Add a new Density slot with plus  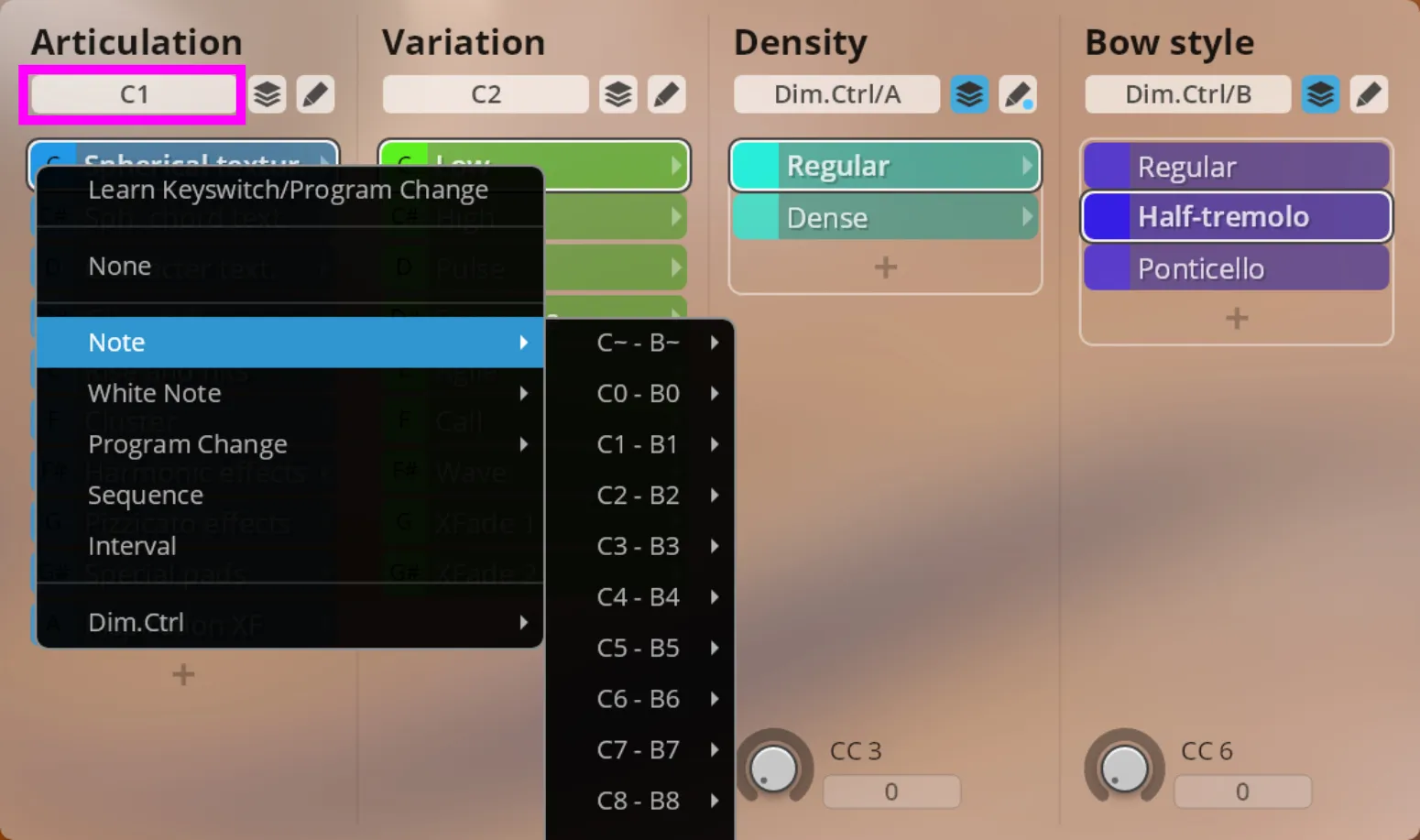(885, 267)
